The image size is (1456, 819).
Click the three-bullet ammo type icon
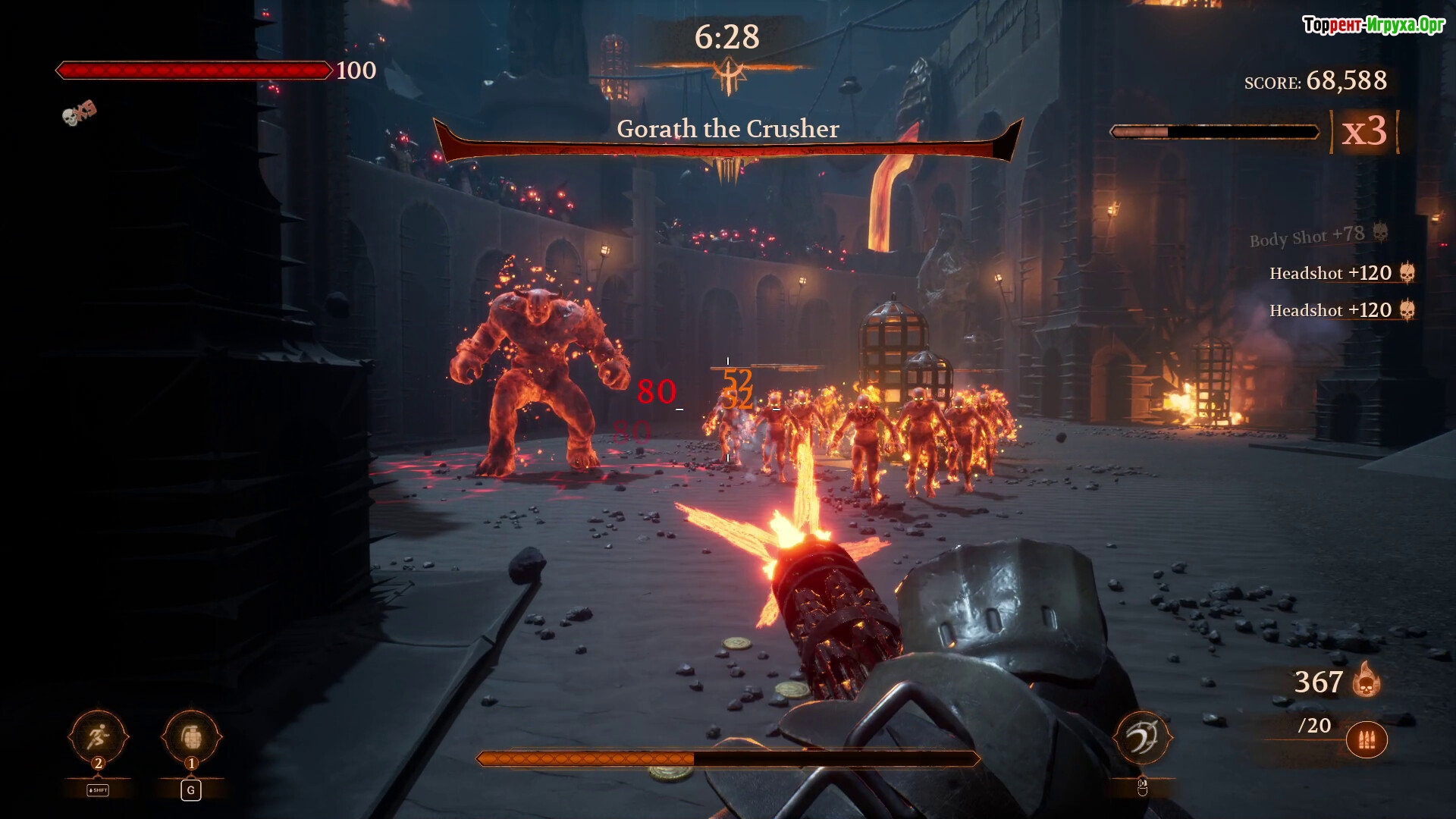[x=1367, y=740]
